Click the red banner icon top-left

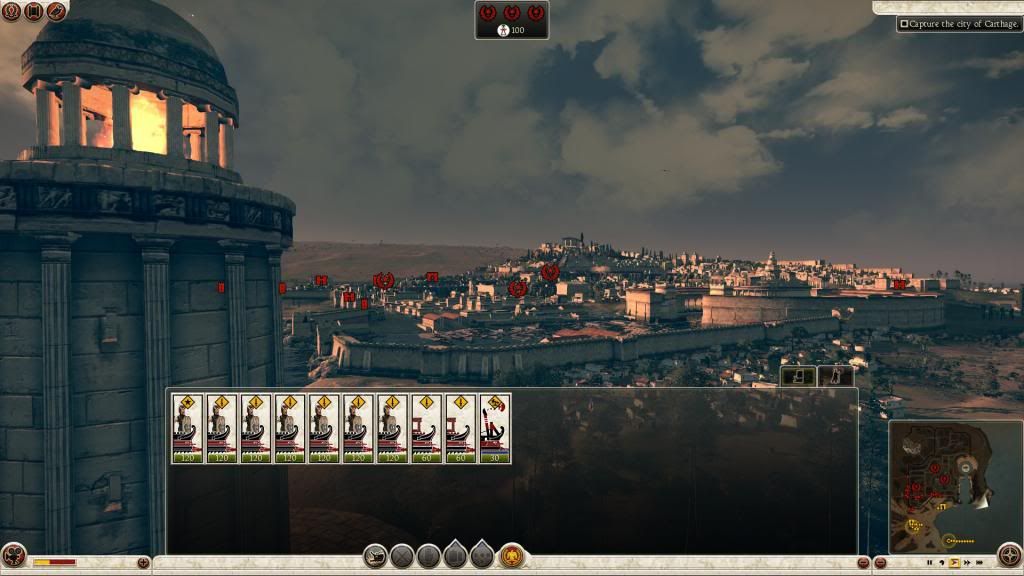33,12
